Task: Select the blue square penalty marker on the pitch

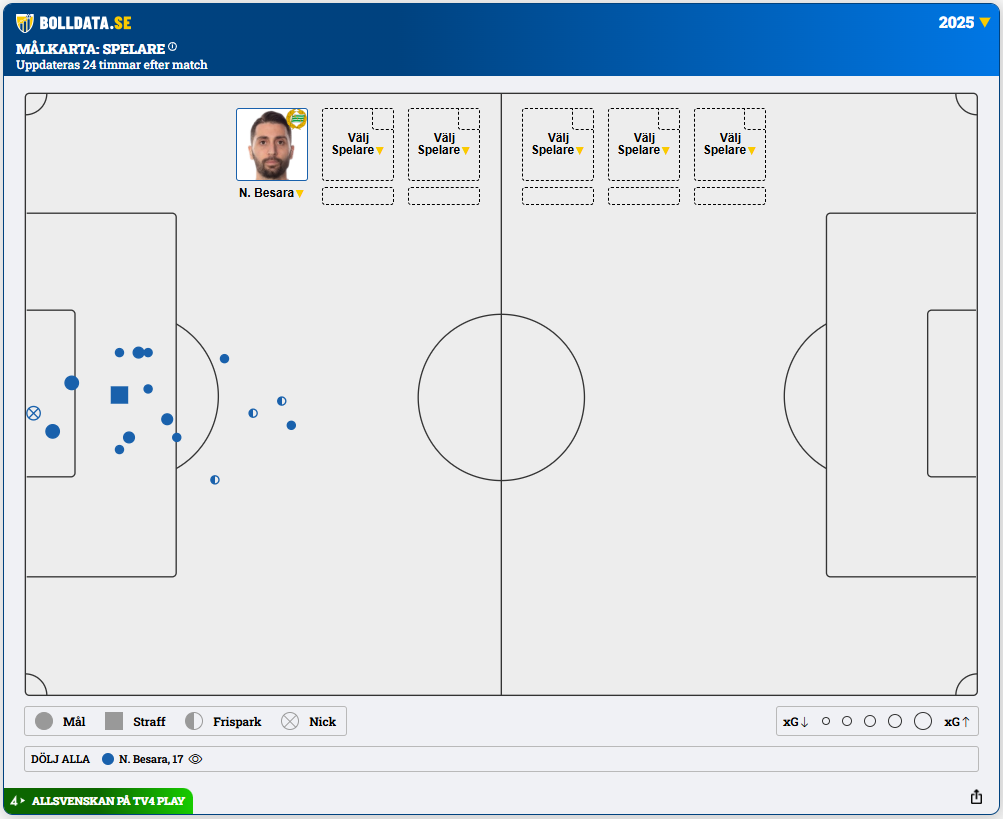Action: [119, 395]
